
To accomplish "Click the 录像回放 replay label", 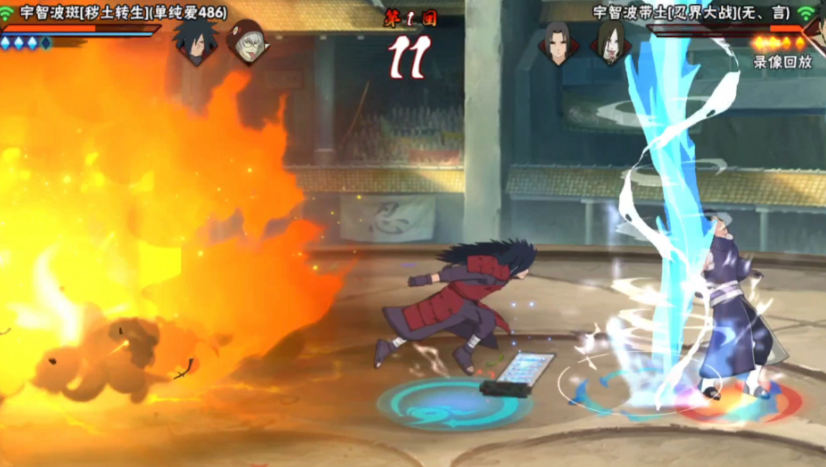I will 783,62.
